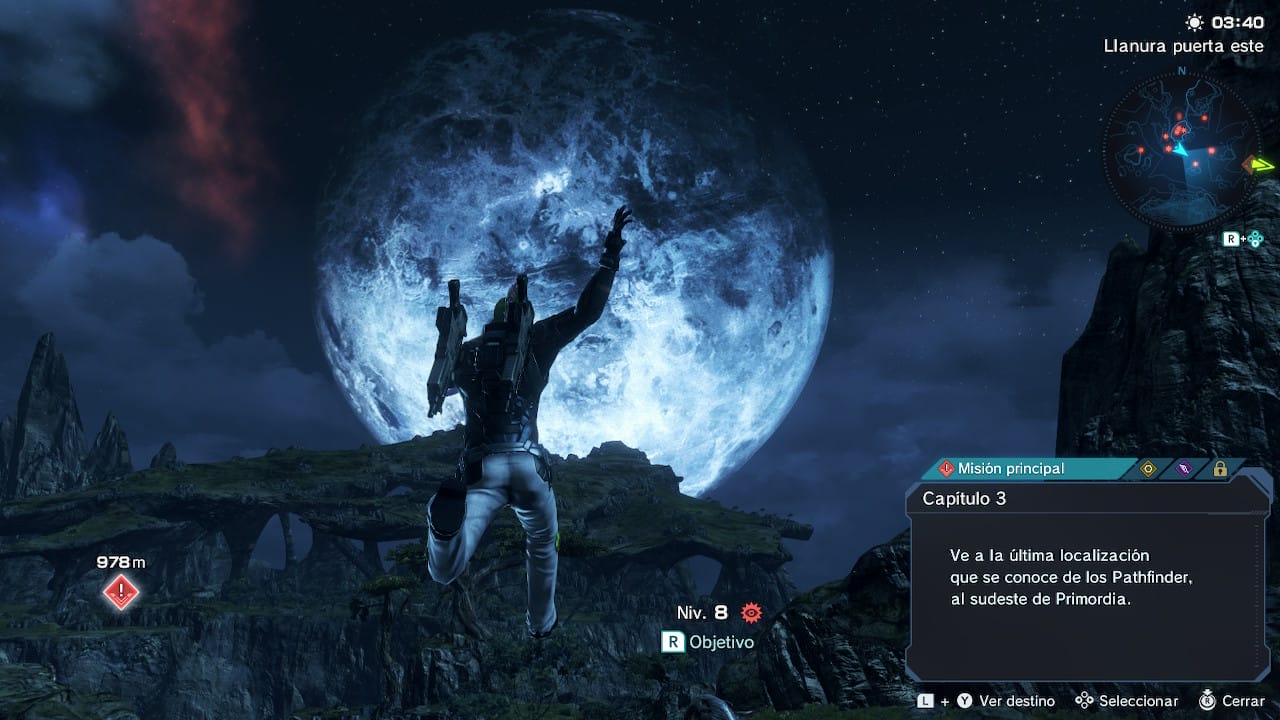Open the circular minimap
The height and width of the screenshot is (720, 1280).
tap(1181, 150)
